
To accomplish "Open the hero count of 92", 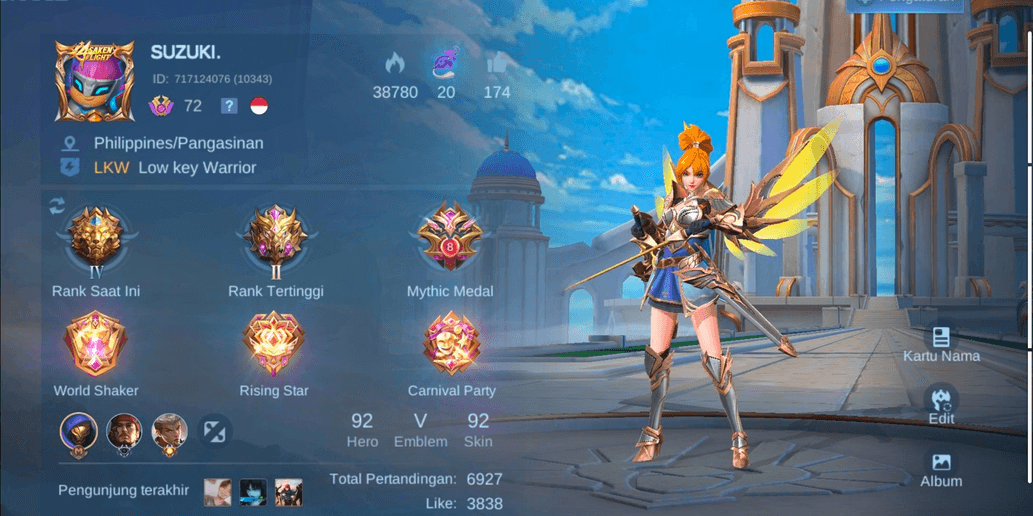I will pos(362,428).
